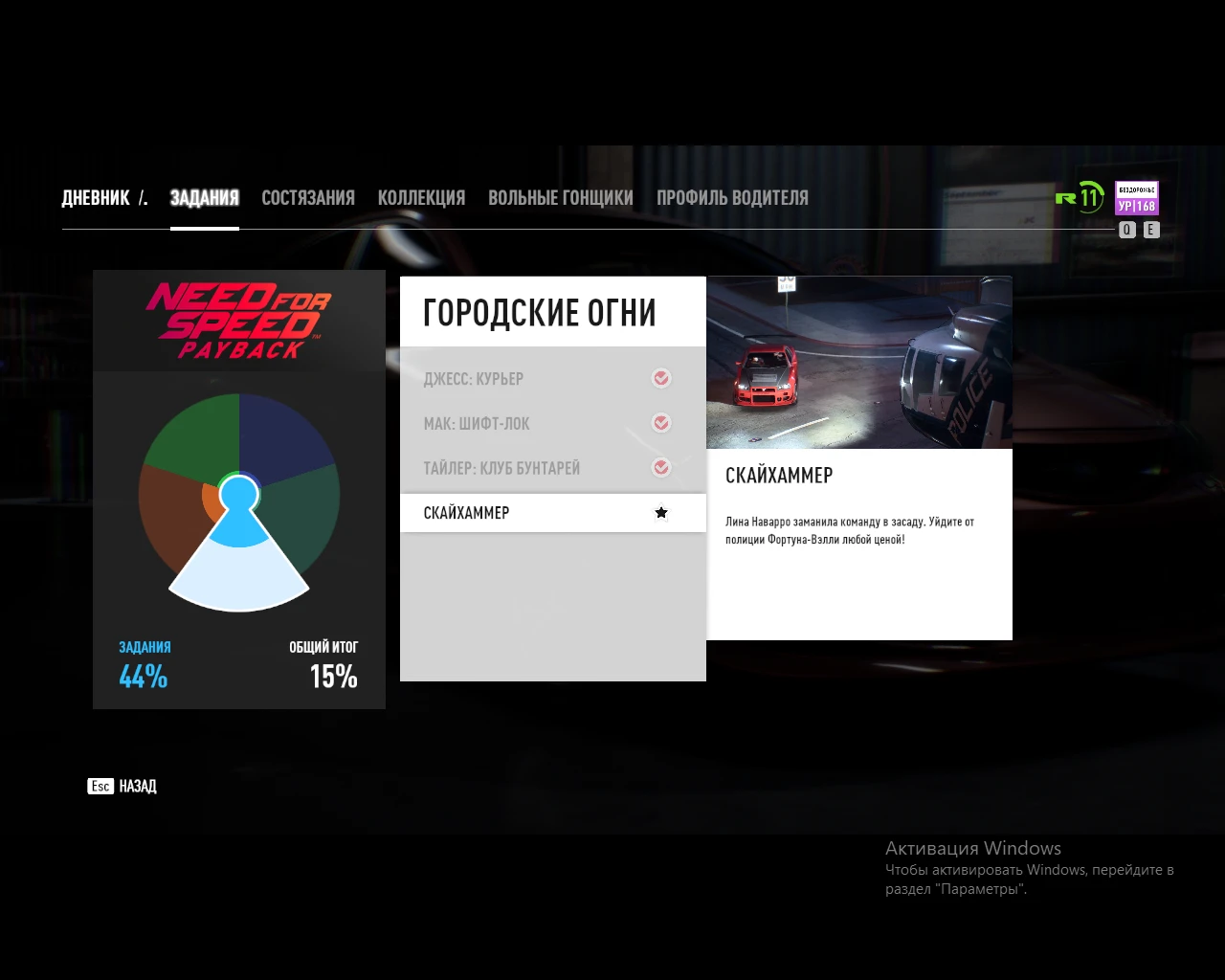The height and width of the screenshot is (980, 1225).
Task: Open the ПРОФИЛЬ ВОДИТЕЛЯ section
Action: pyautogui.click(x=733, y=198)
